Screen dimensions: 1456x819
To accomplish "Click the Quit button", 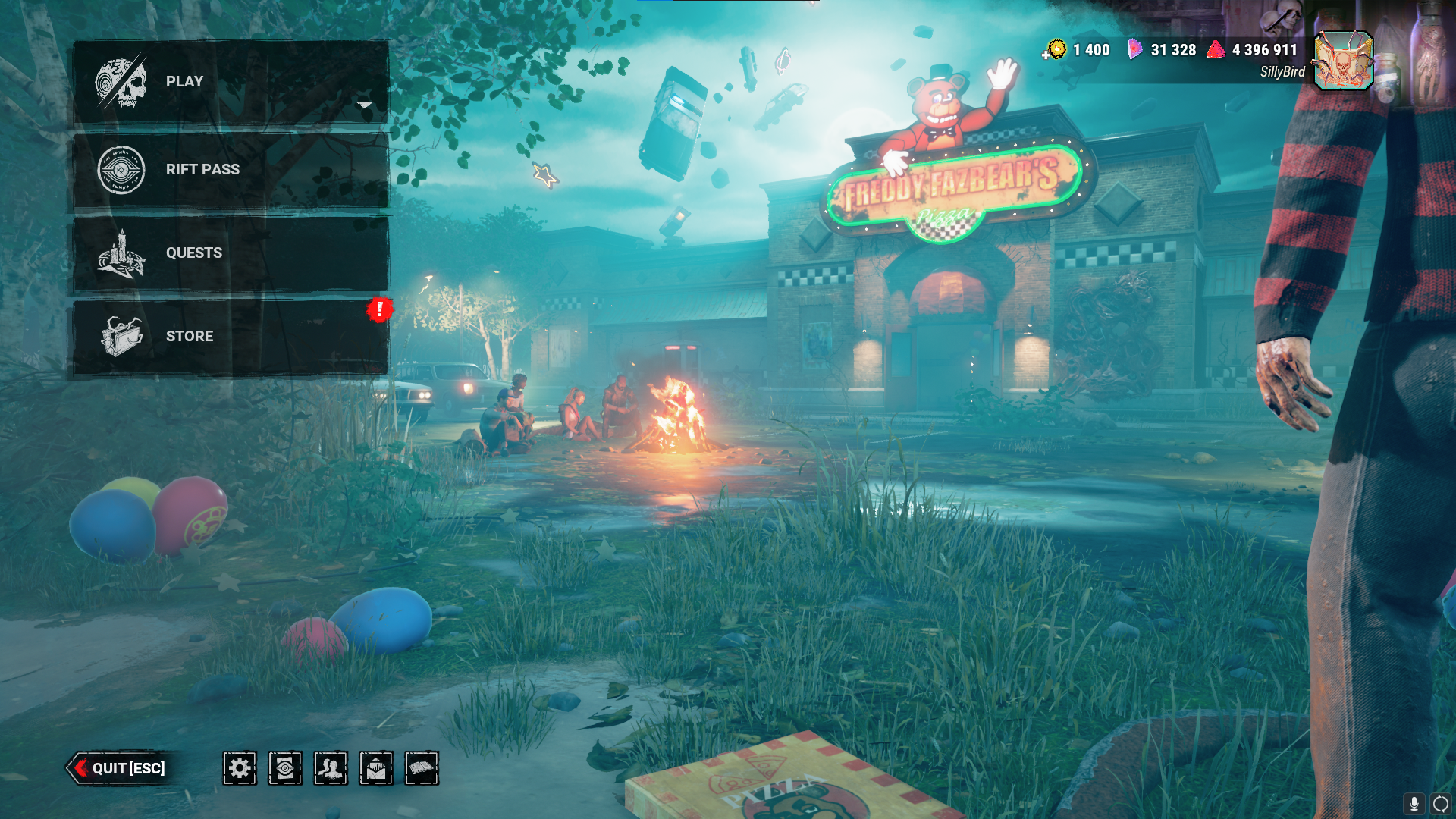I will tap(119, 768).
